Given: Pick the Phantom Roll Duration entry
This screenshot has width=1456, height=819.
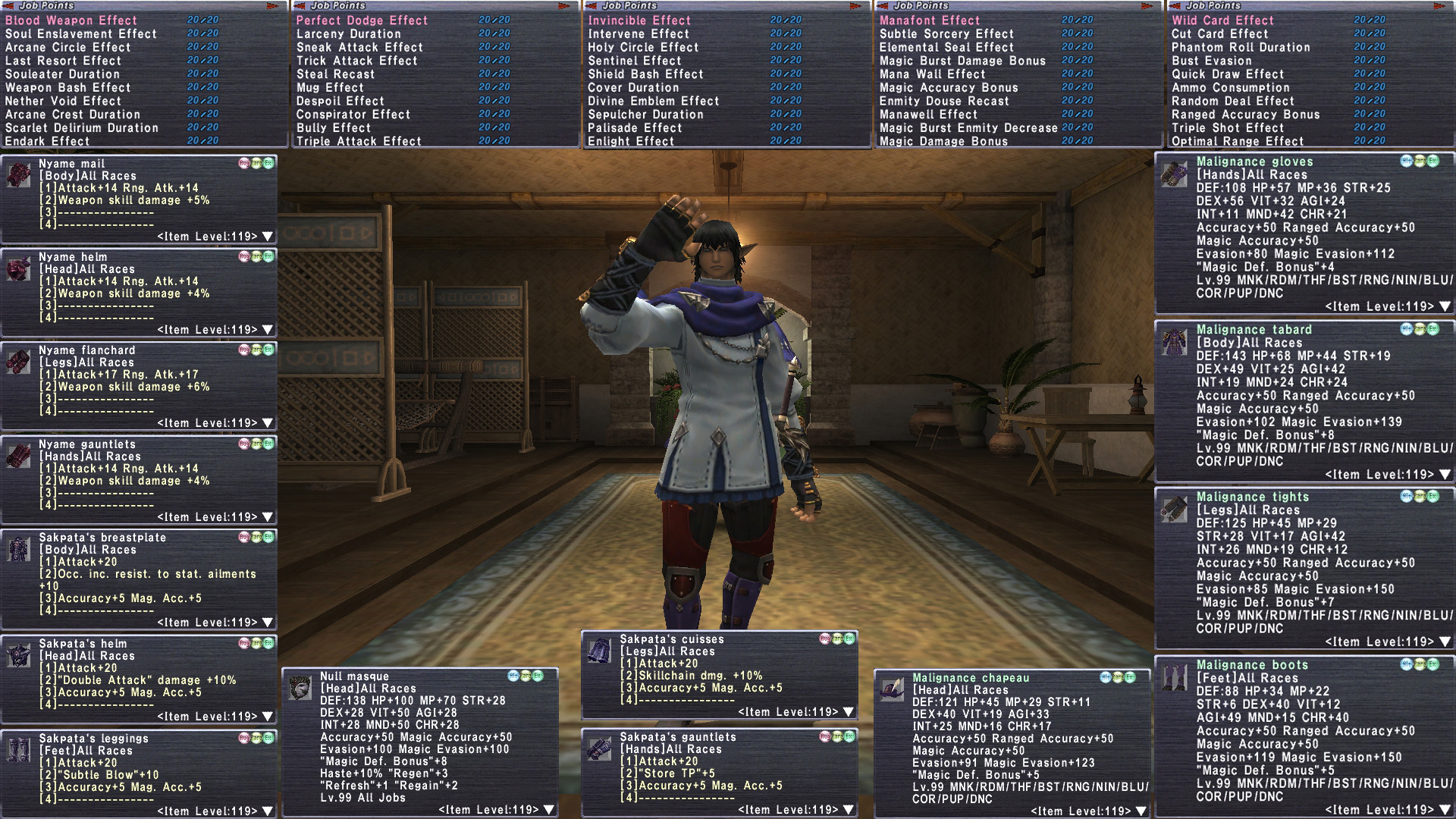Looking at the screenshot, I should click(1241, 47).
